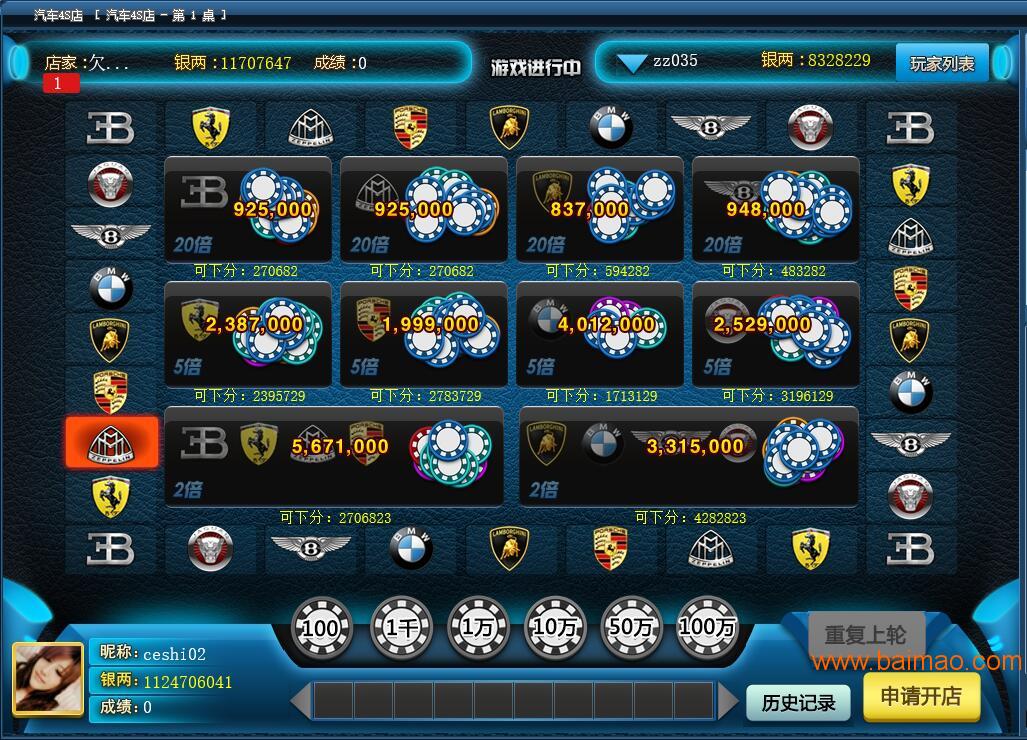Bet on the 5,671,000 2倍 group panel
The height and width of the screenshot is (740, 1027).
point(334,456)
